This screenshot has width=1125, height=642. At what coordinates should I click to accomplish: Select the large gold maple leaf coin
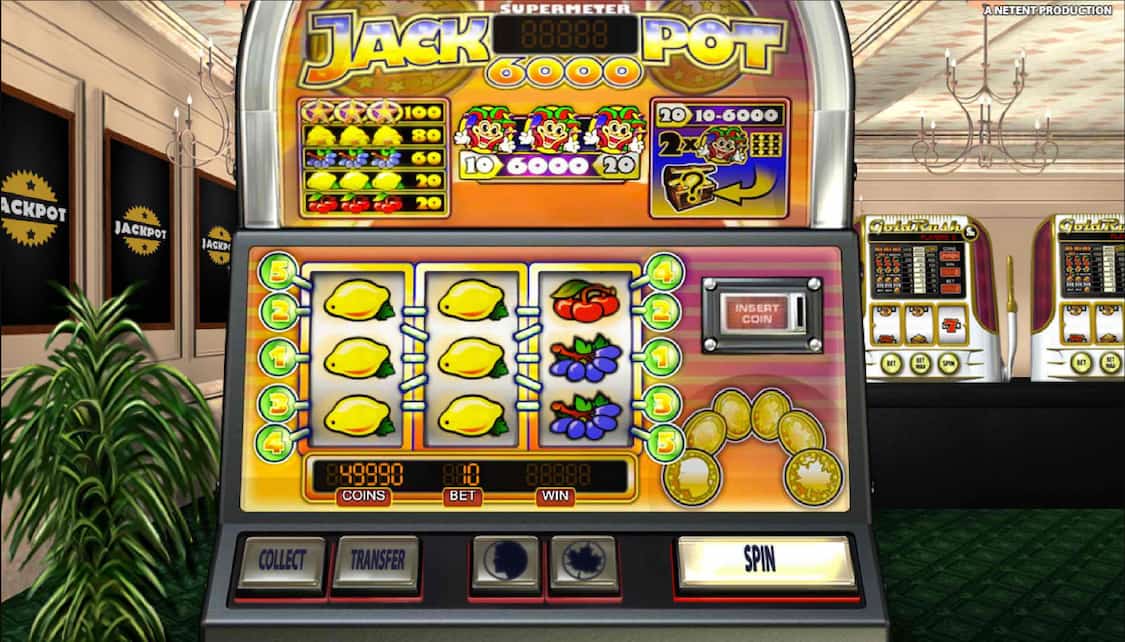[813, 476]
